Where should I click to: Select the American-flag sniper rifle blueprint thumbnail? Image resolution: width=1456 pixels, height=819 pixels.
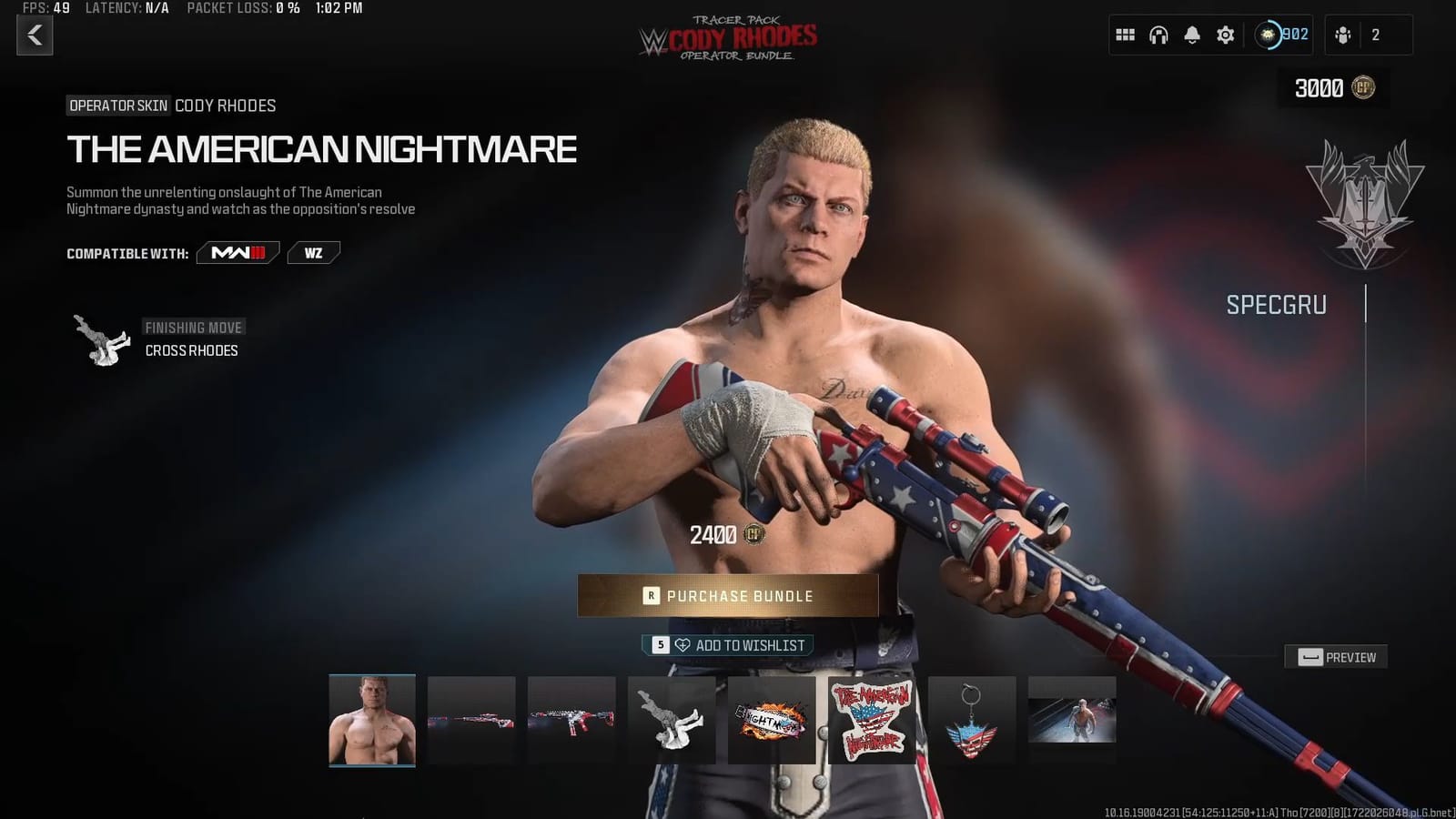pyautogui.click(x=470, y=717)
